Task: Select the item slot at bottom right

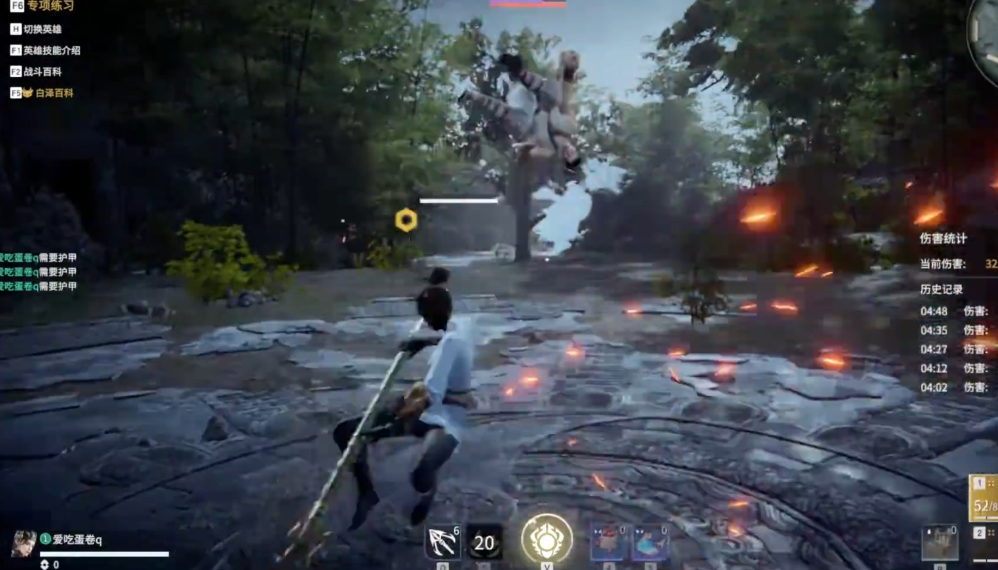Action: coord(939,543)
